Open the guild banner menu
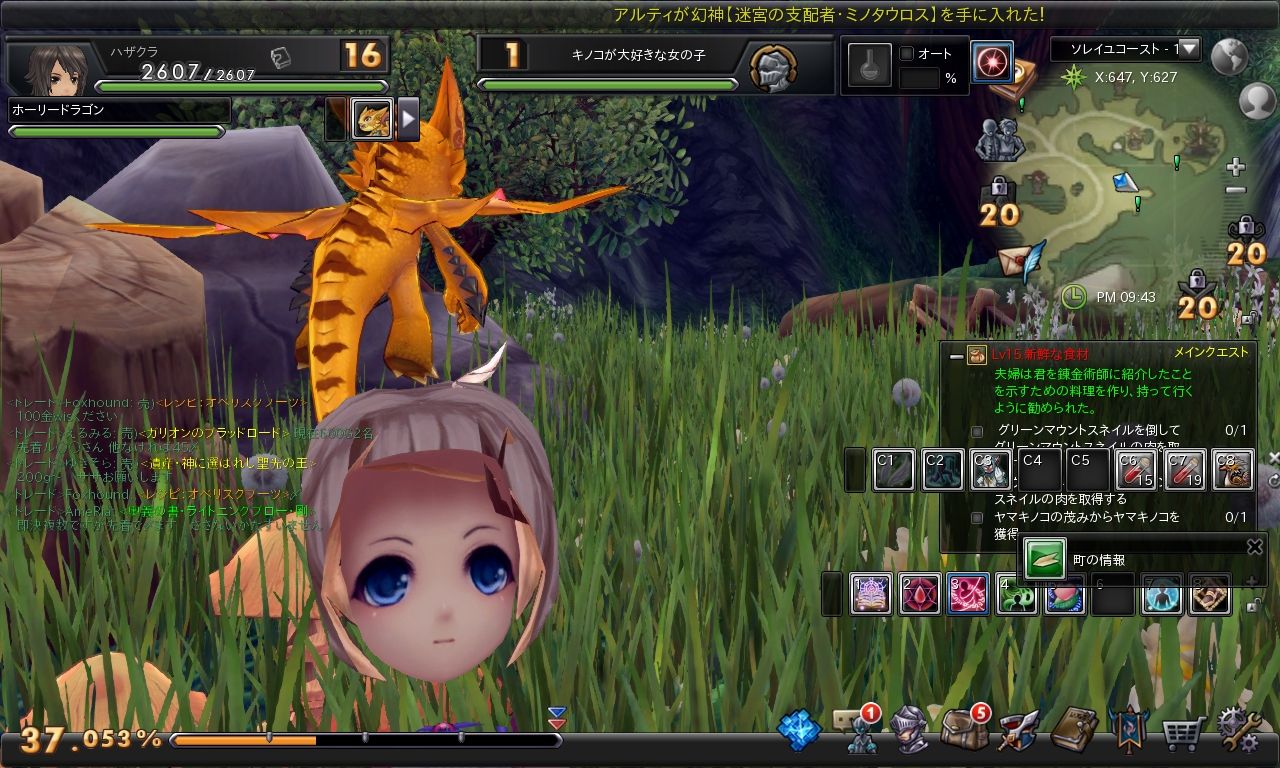Viewport: 1280px width, 768px height. [x=1128, y=730]
